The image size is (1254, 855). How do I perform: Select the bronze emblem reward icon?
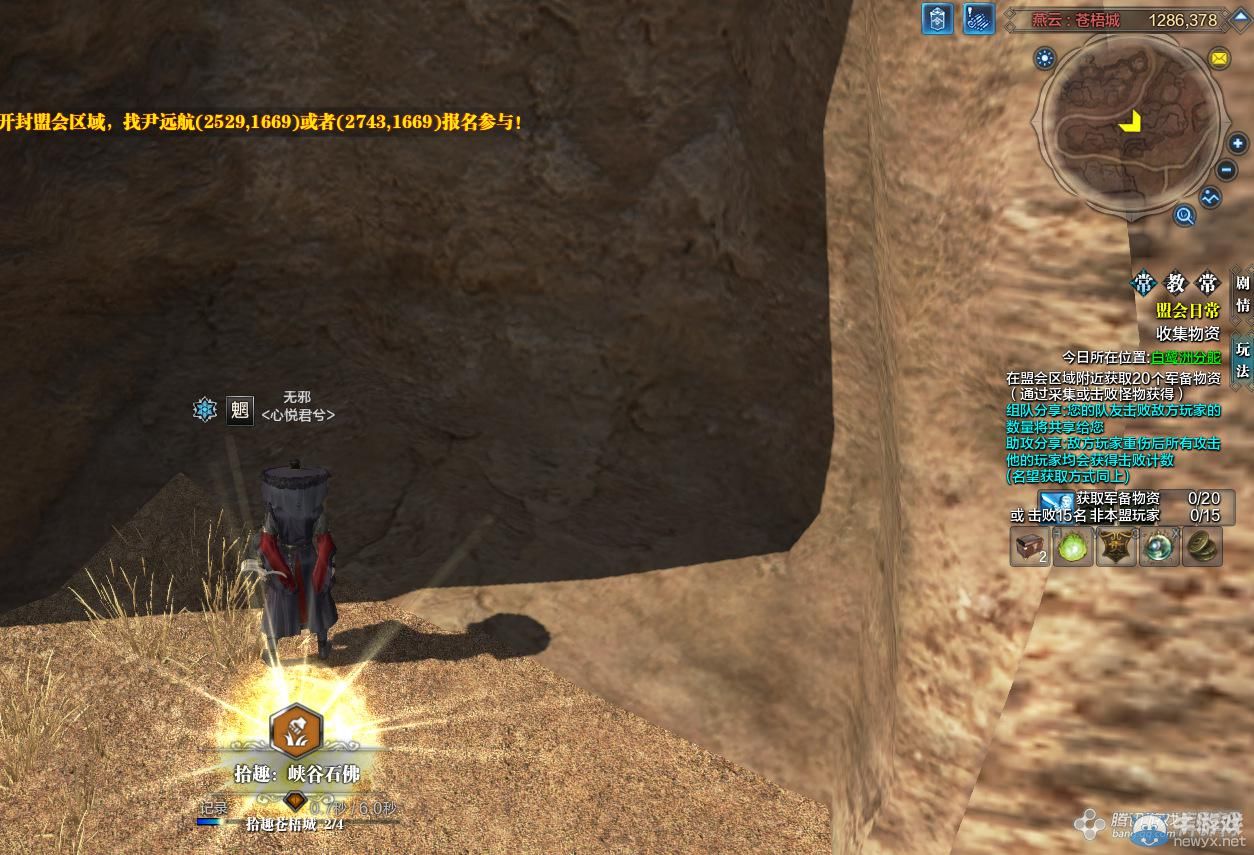pyautogui.click(x=1116, y=547)
